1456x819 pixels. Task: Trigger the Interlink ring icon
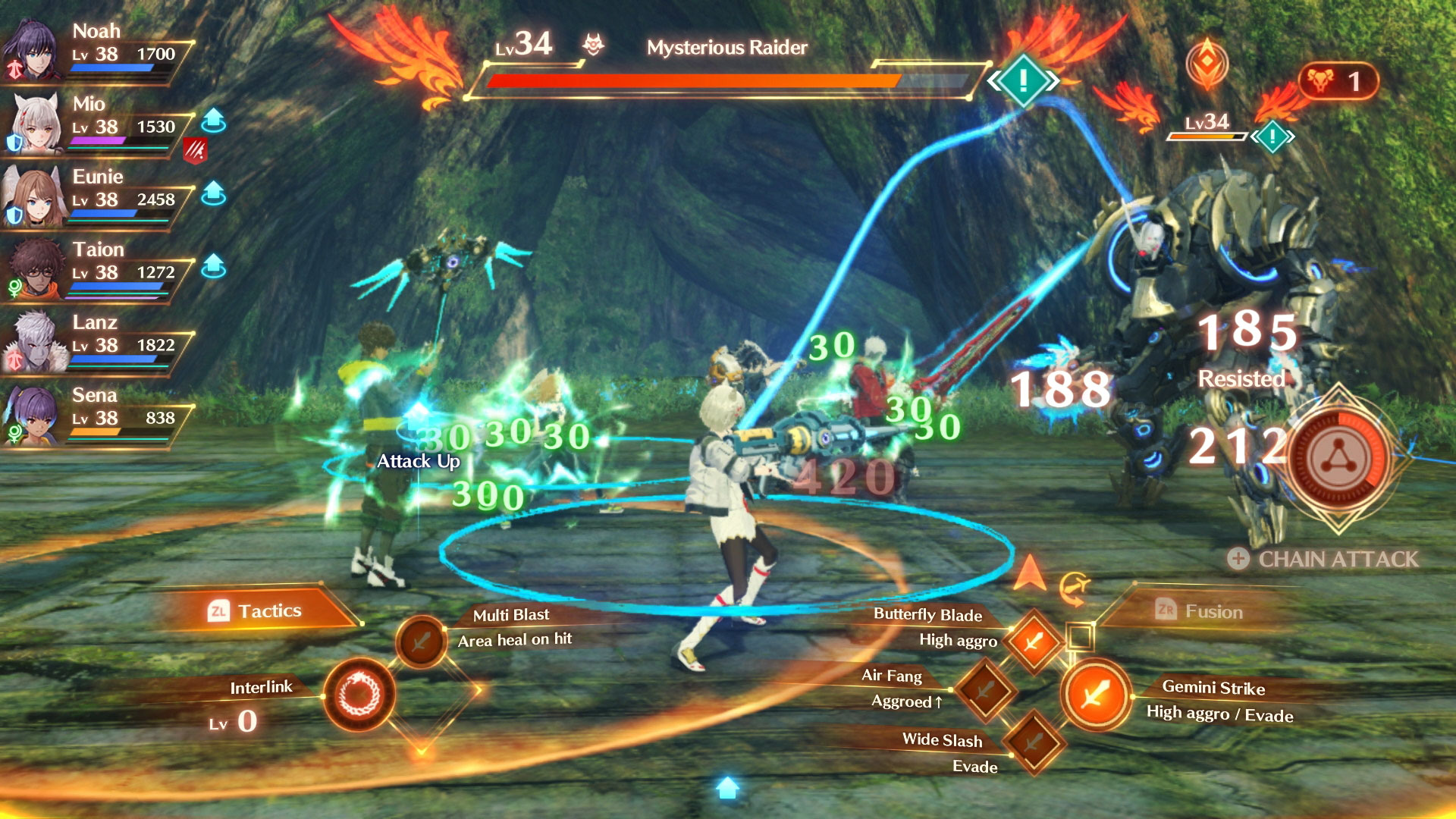point(359,695)
